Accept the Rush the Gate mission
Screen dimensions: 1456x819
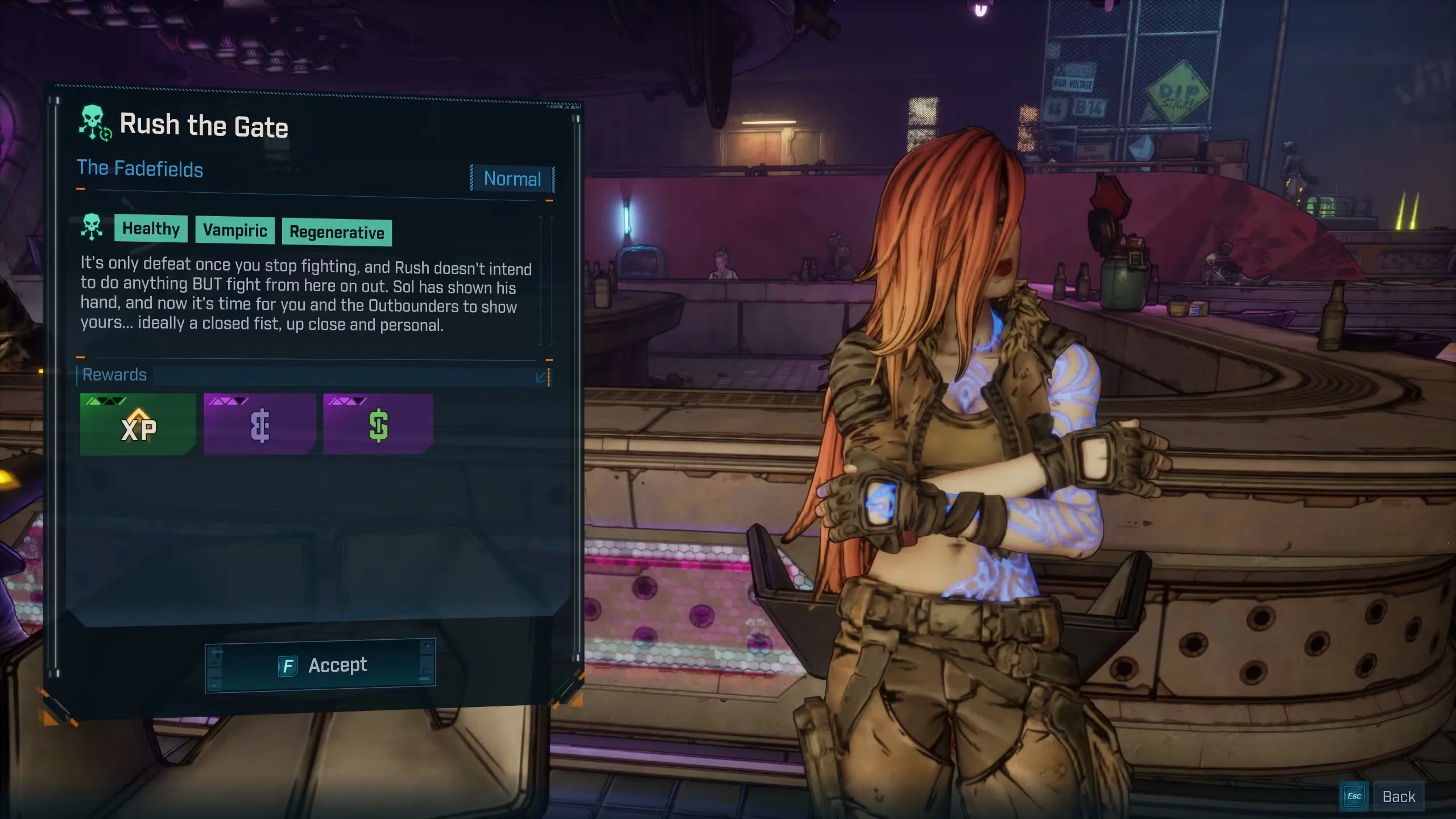321,665
